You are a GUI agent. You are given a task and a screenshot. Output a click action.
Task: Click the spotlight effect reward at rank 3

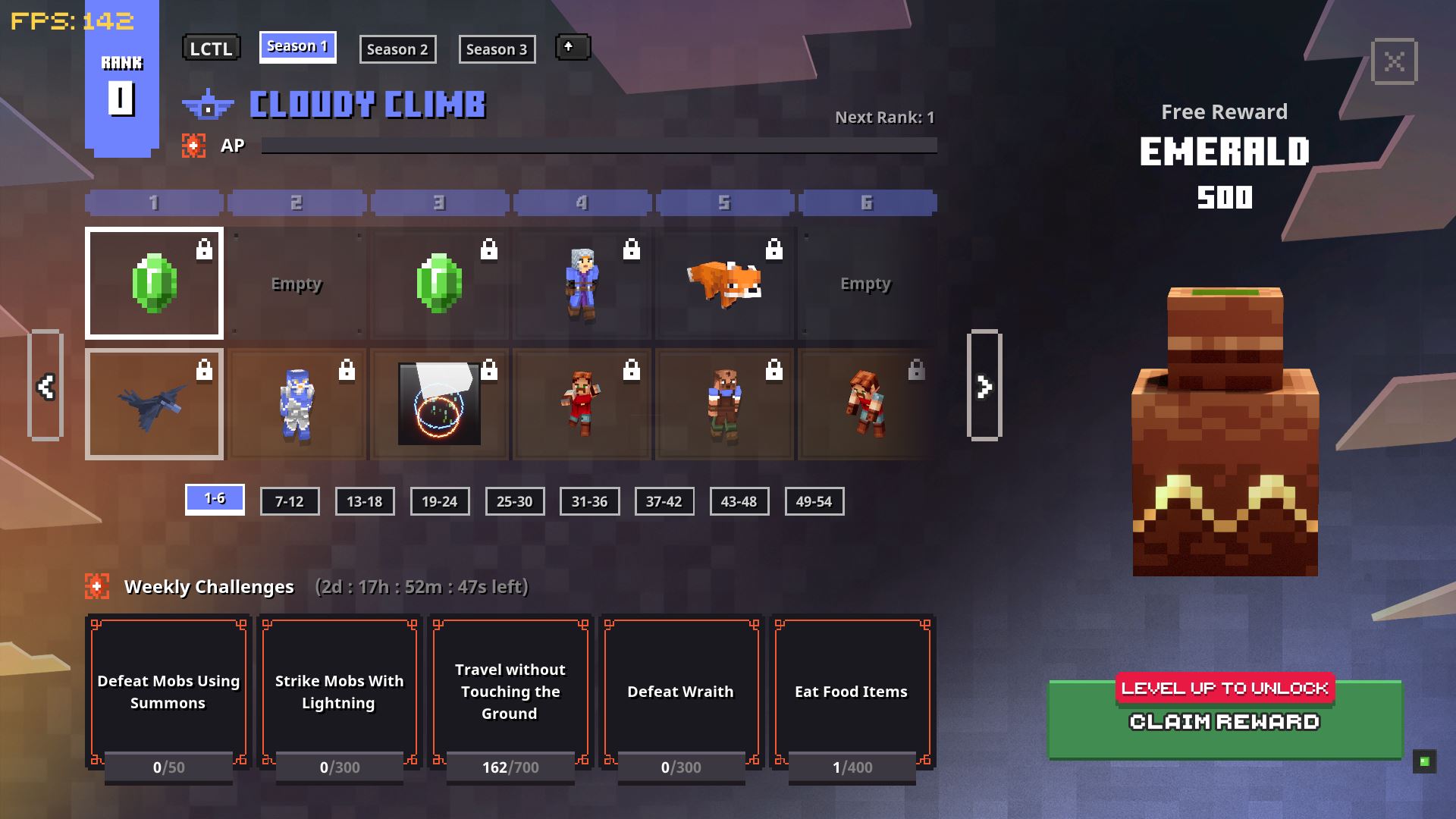440,403
